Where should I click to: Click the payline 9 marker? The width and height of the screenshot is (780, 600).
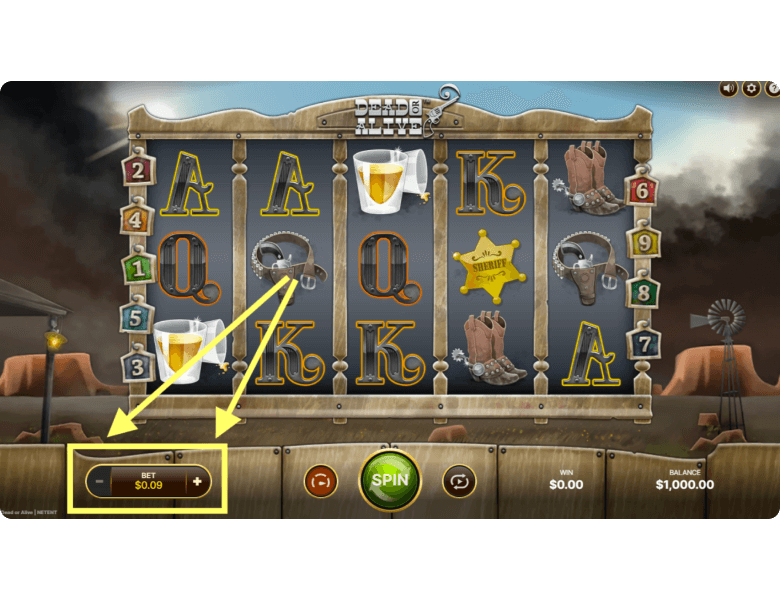tap(642, 240)
